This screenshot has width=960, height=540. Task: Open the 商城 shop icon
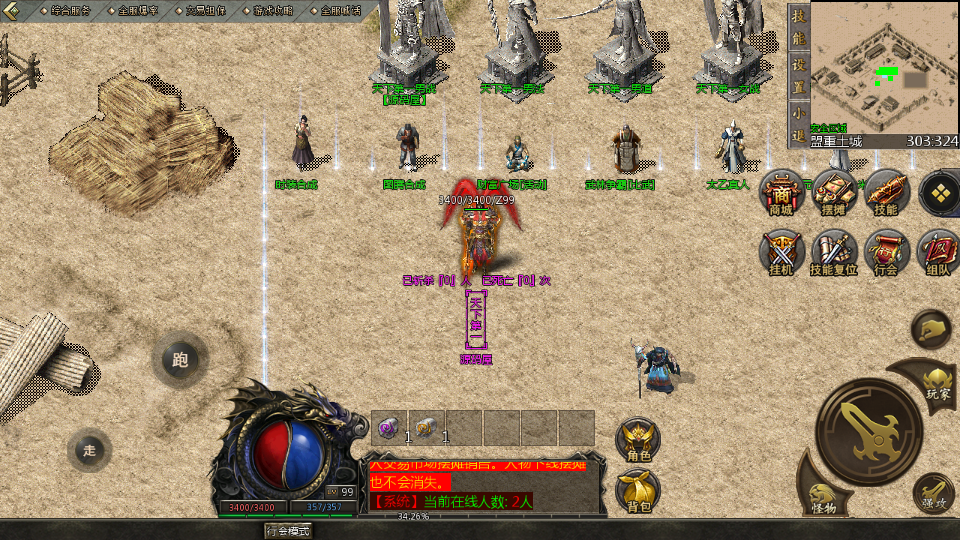(x=781, y=193)
